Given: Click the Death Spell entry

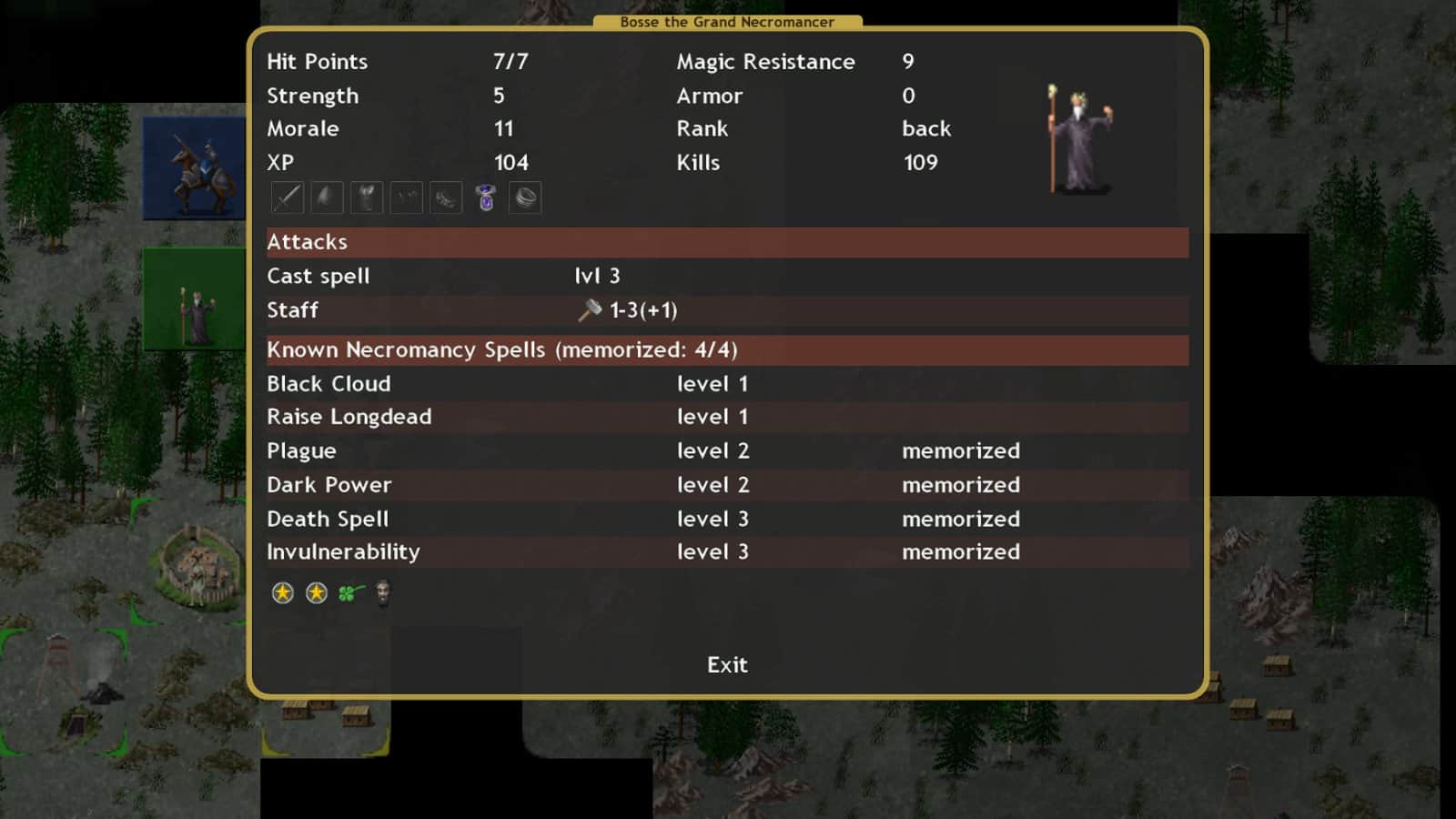Looking at the screenshot, I should 327,519.
